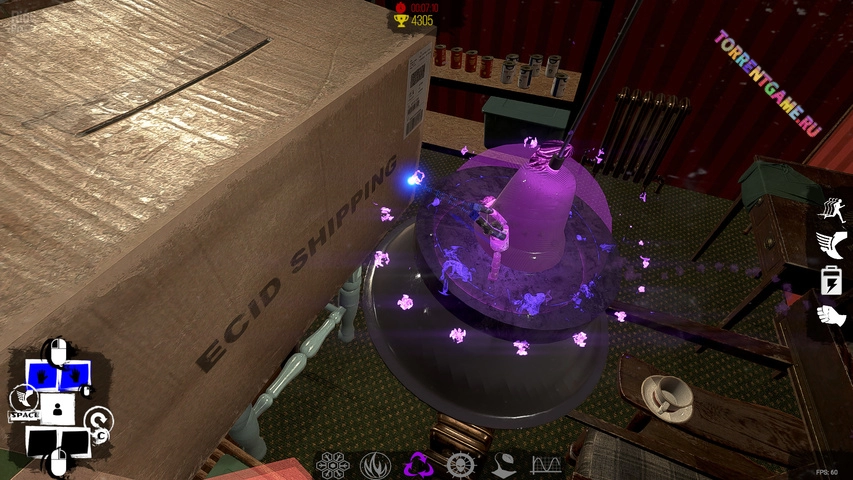
Task: Select the hexagon wrench tools icon
Action: coord(331,465)
